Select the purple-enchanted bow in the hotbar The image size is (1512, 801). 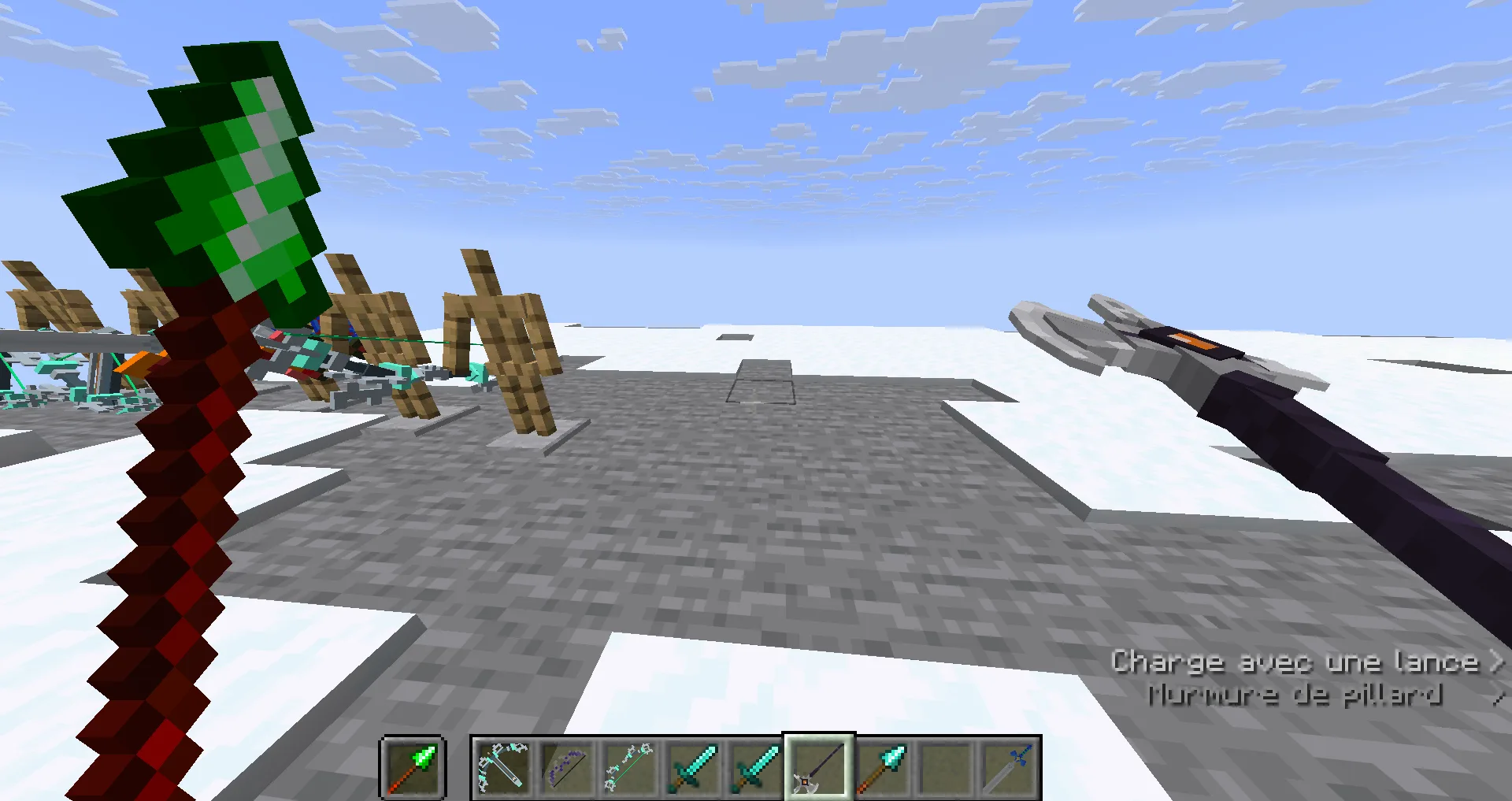[x=565, y=768]
